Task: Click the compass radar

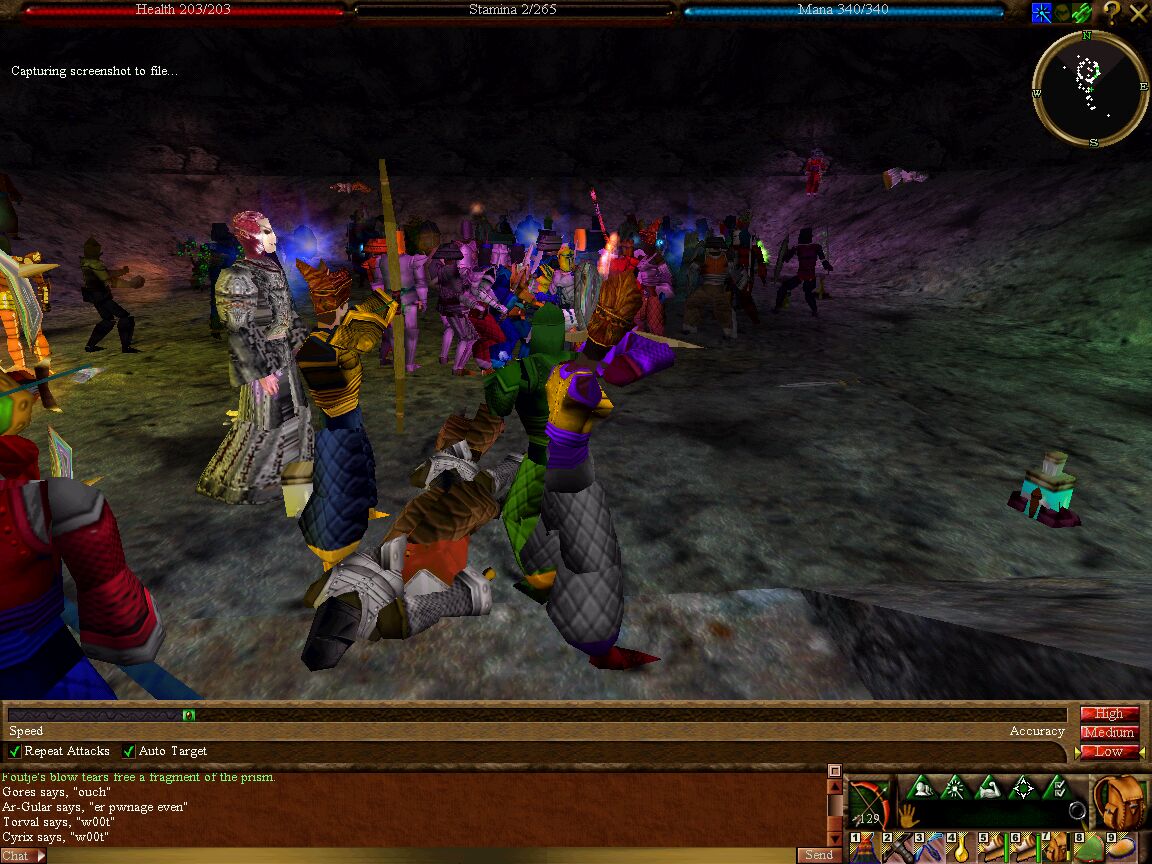Action: (x=1089, y=88)
